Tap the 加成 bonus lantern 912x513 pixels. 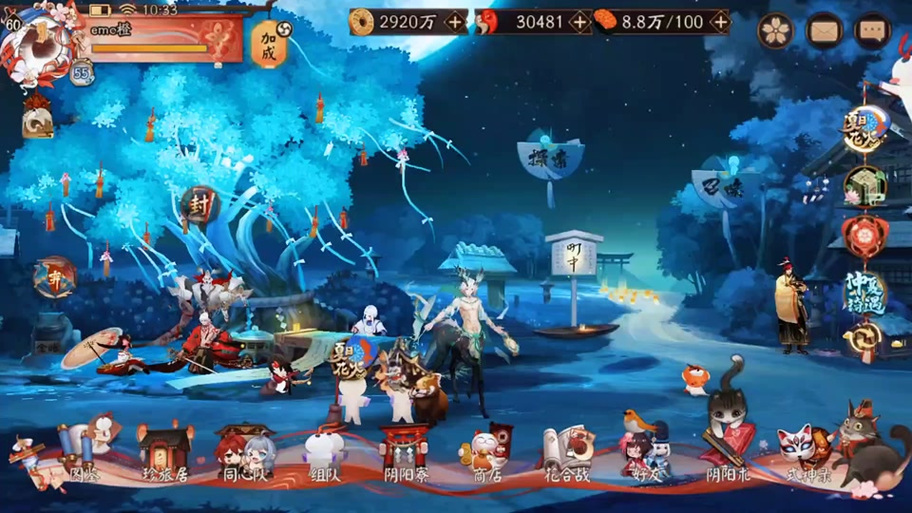pos(268,43)
